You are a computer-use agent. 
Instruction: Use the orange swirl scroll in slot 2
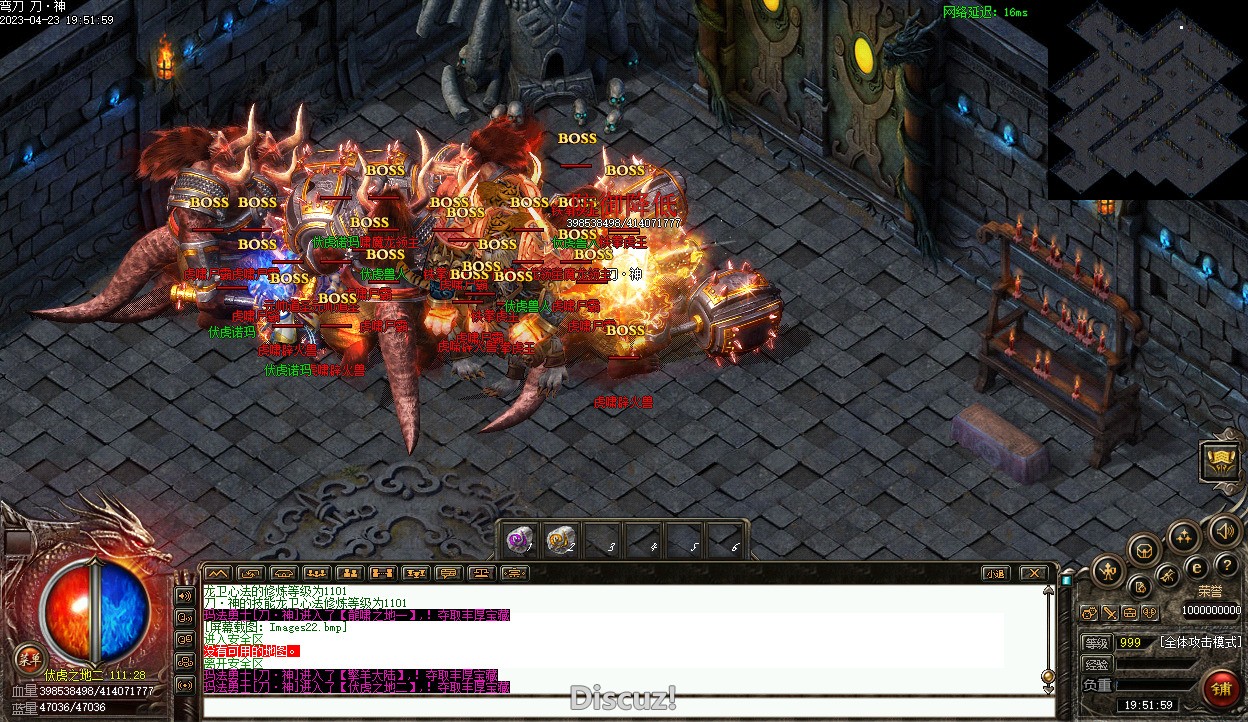pos(561,540)
